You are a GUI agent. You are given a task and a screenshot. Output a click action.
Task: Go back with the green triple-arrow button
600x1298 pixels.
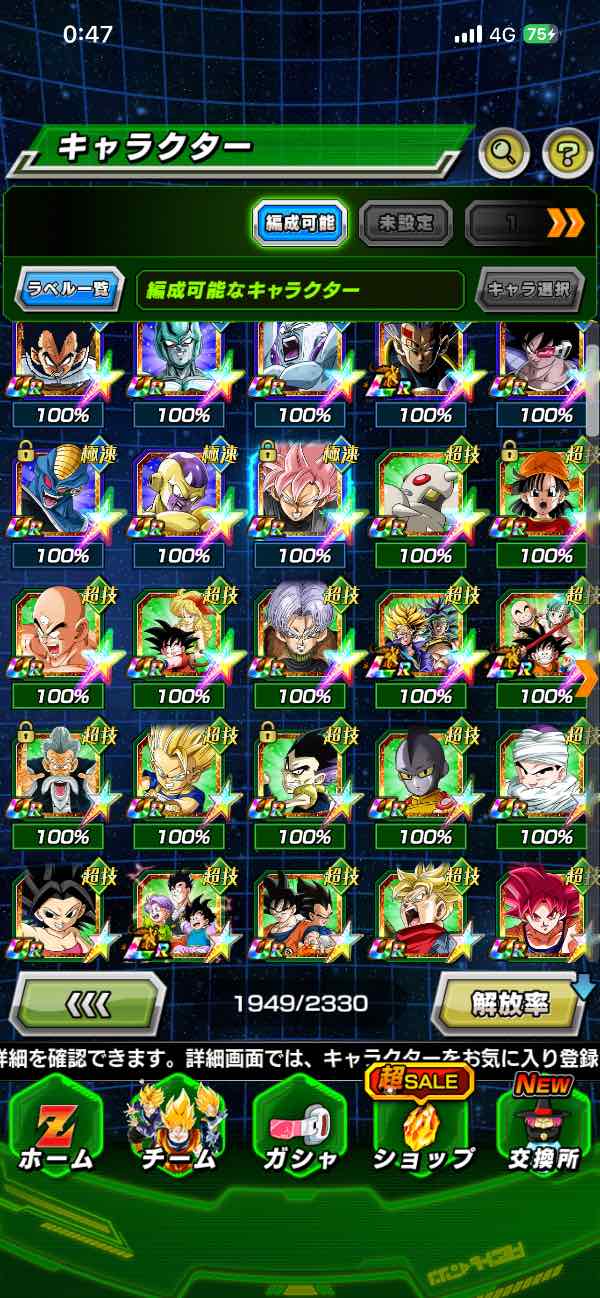point(87,1003)
